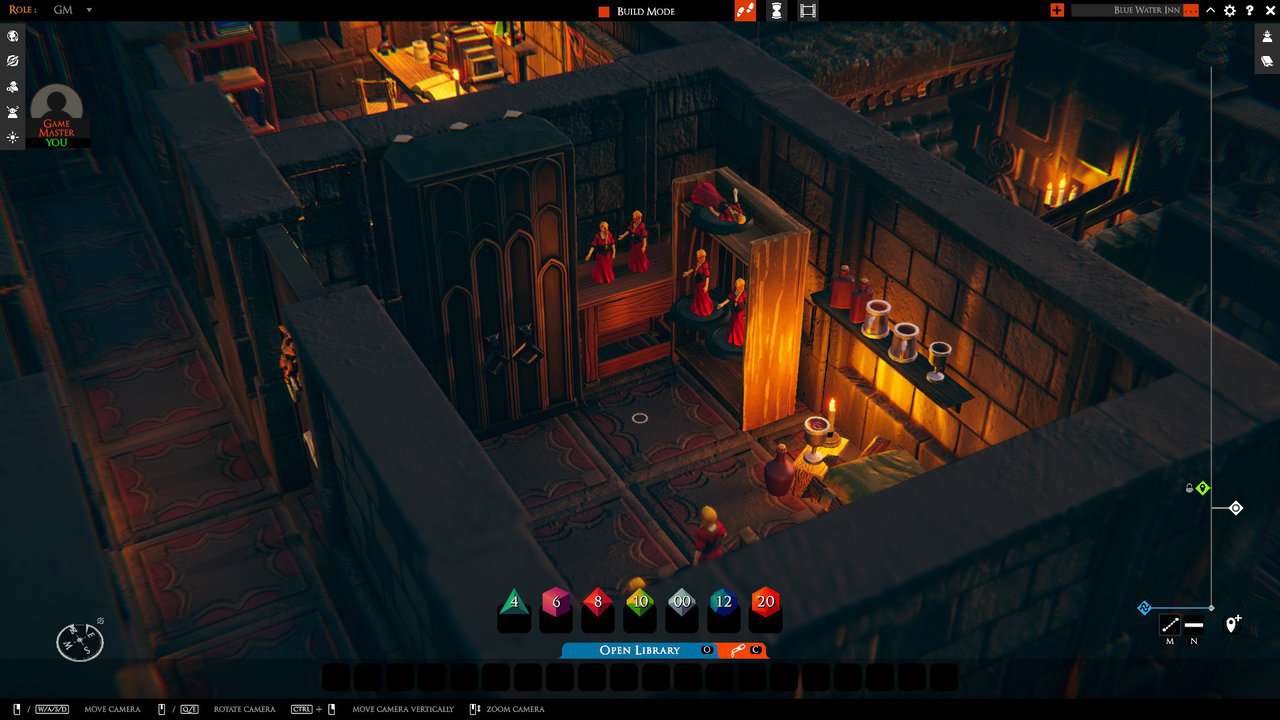Collapse the top bar with the chevron
Image resolution: width=1280 pixels, height=720 pixels.
coord(1209,10)
